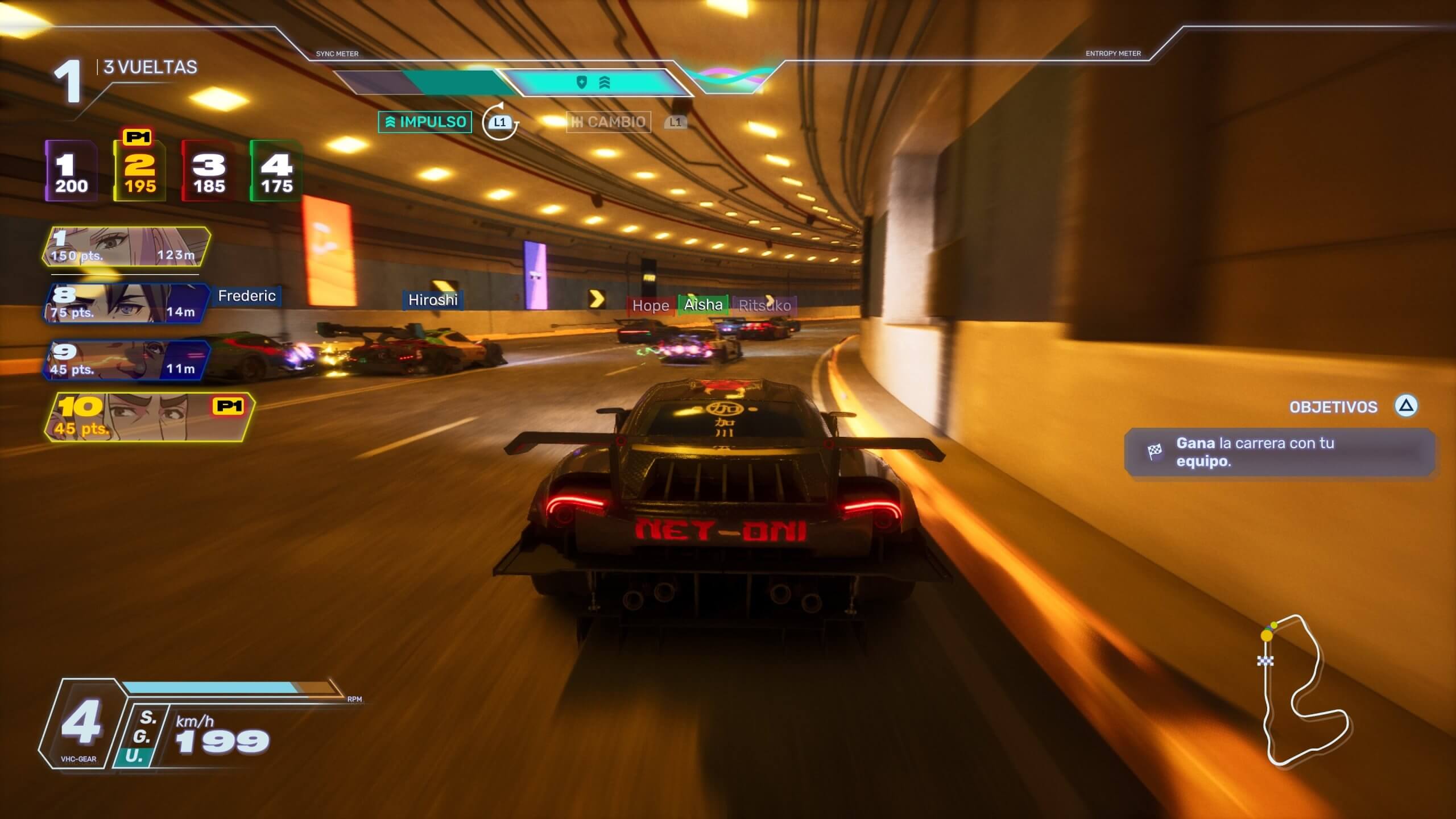This screenshot has width=1456, height=819.
Task: Activate the IMPULSO boost ability
Action: (425, 122)
